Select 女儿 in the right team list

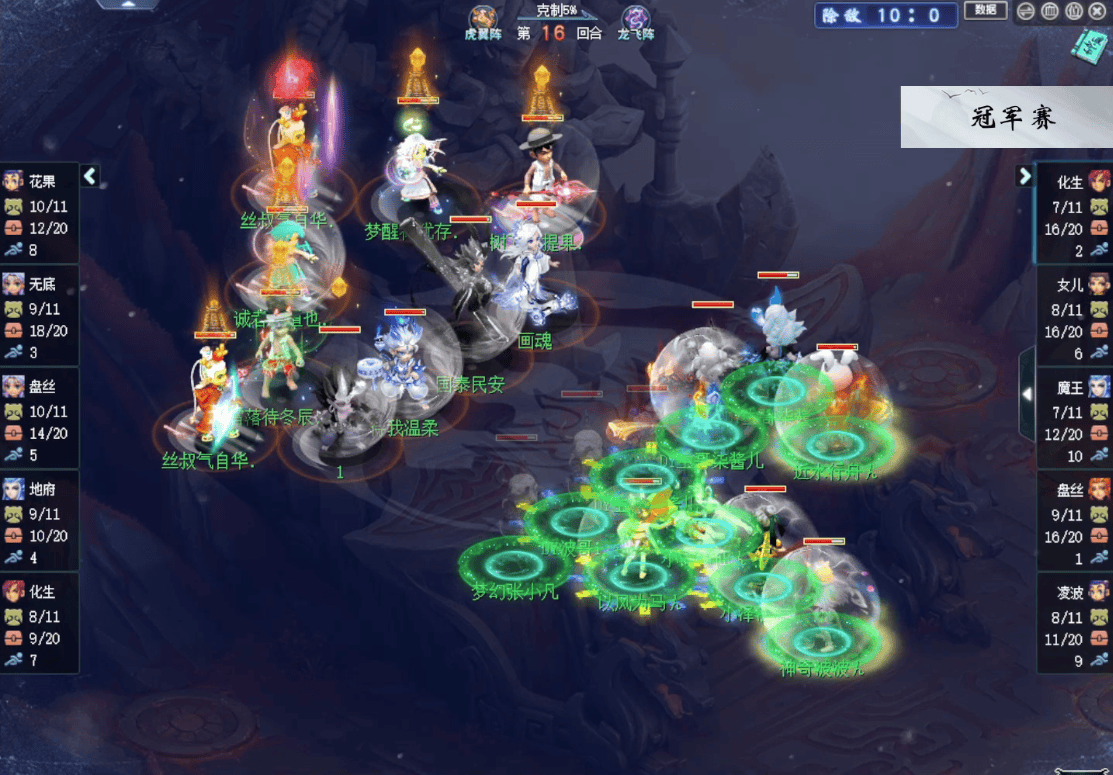tap(1074, 284)
